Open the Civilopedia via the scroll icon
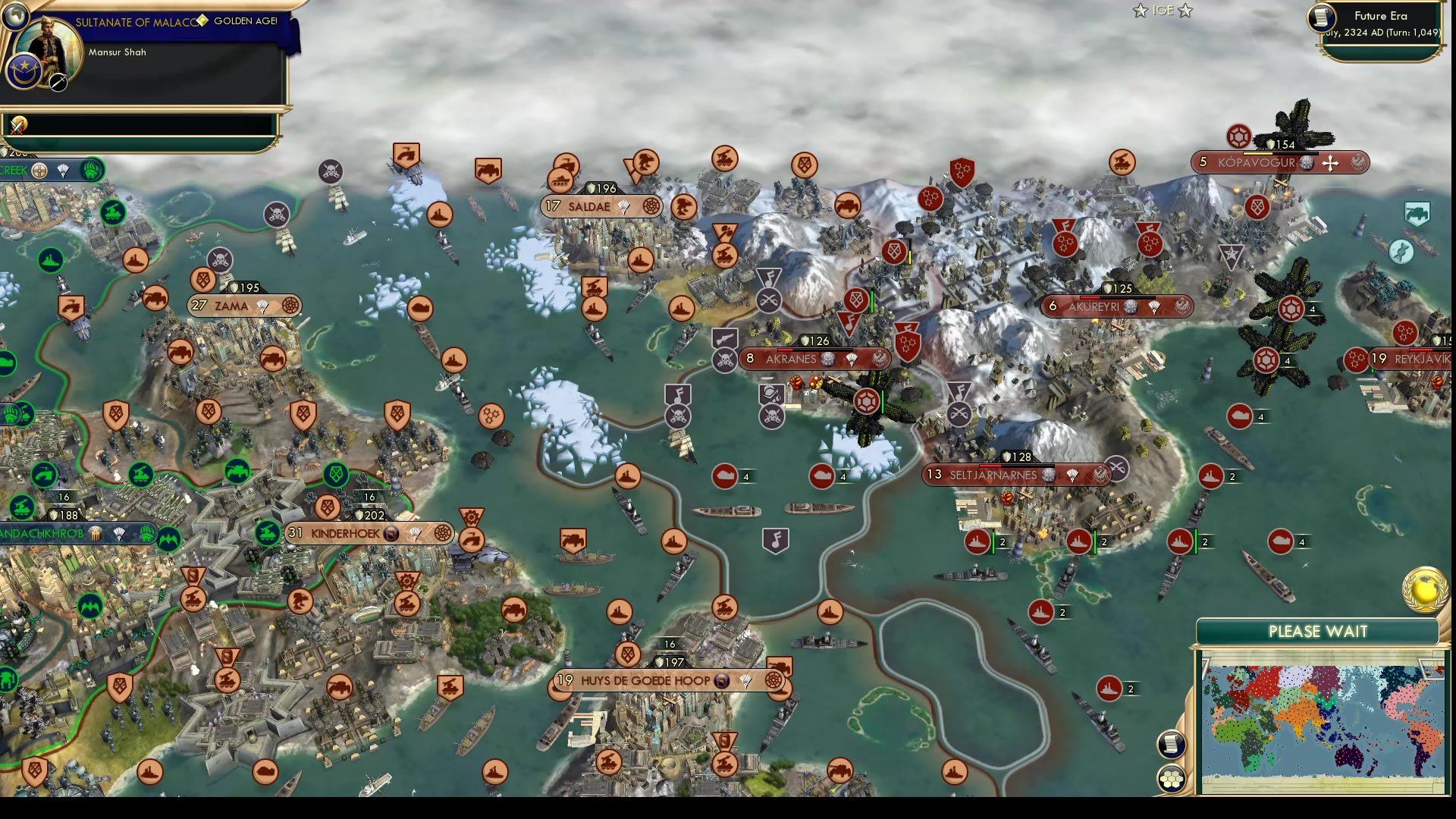 pos(1170,744)
